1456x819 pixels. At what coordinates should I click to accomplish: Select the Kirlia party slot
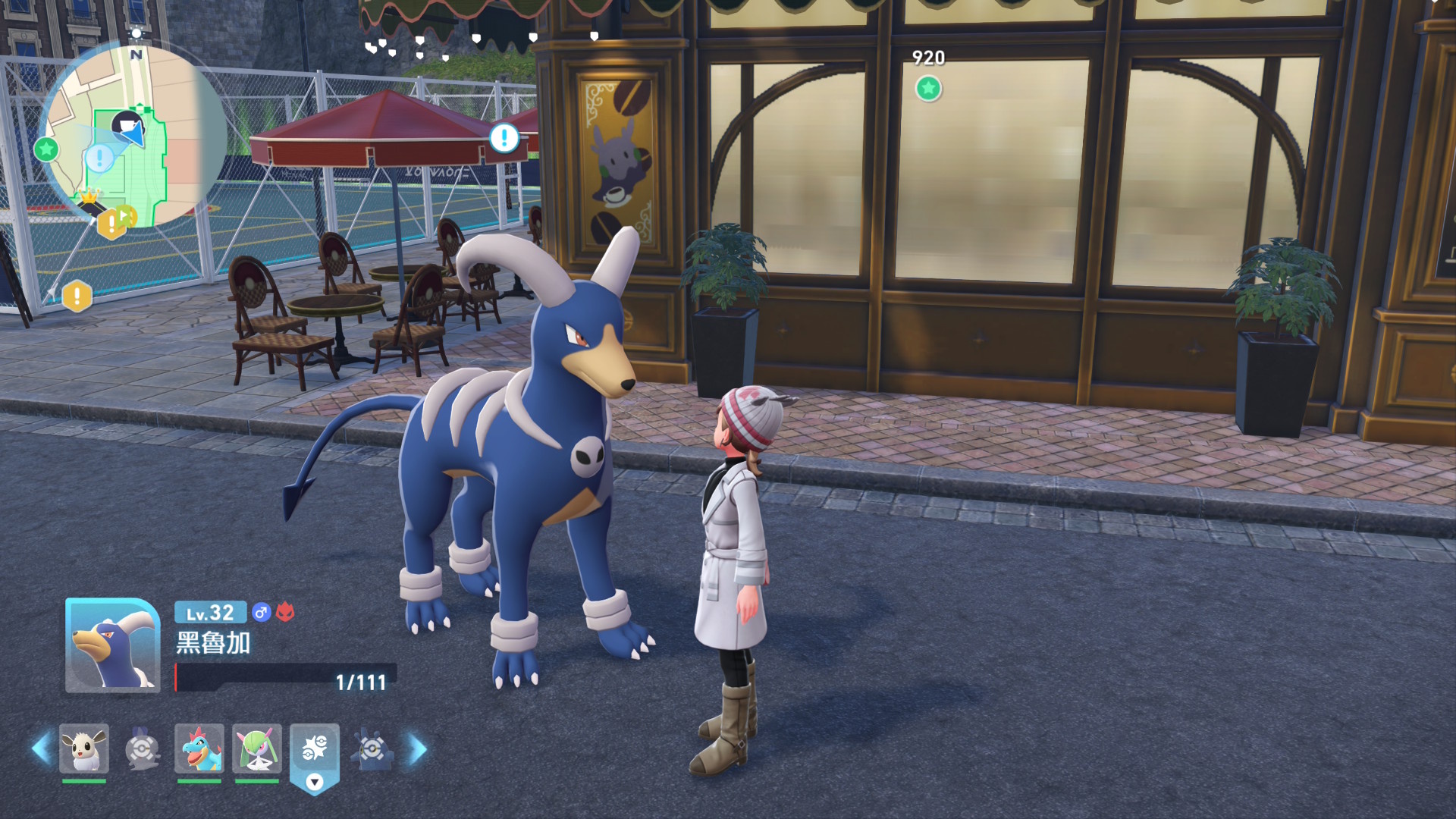(257, 748)
